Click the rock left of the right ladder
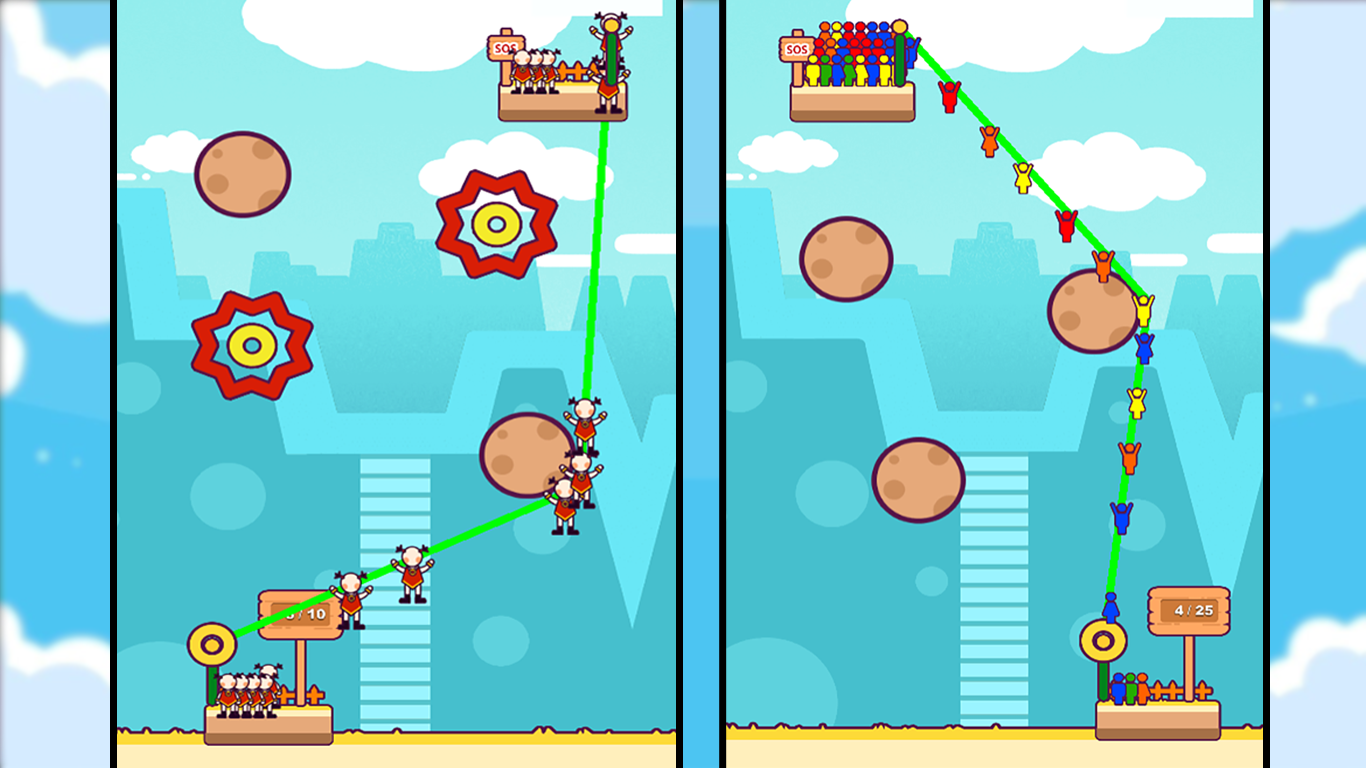This screenshot has width=1366, height=768. [918, 481]
